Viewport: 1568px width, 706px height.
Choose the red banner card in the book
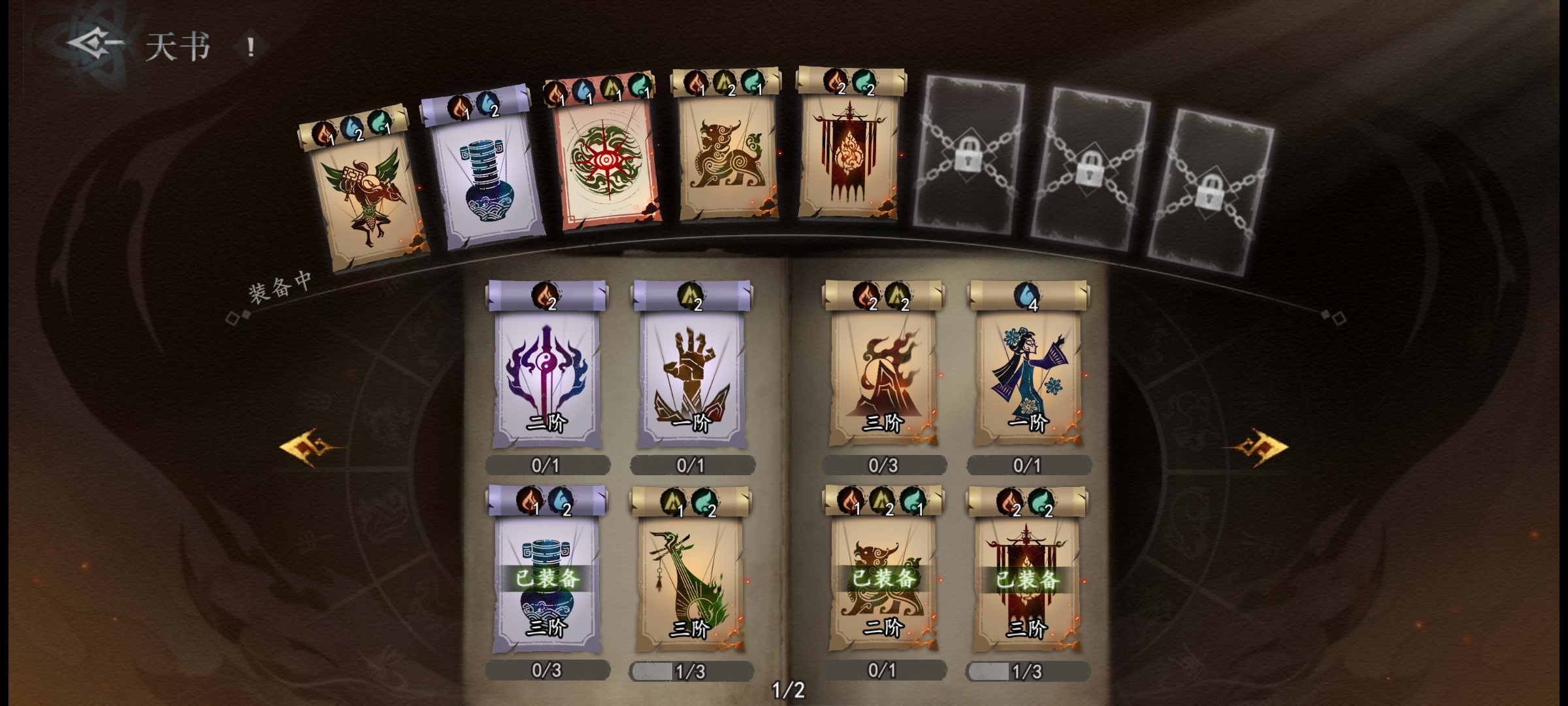click(x=1028, y=582)
